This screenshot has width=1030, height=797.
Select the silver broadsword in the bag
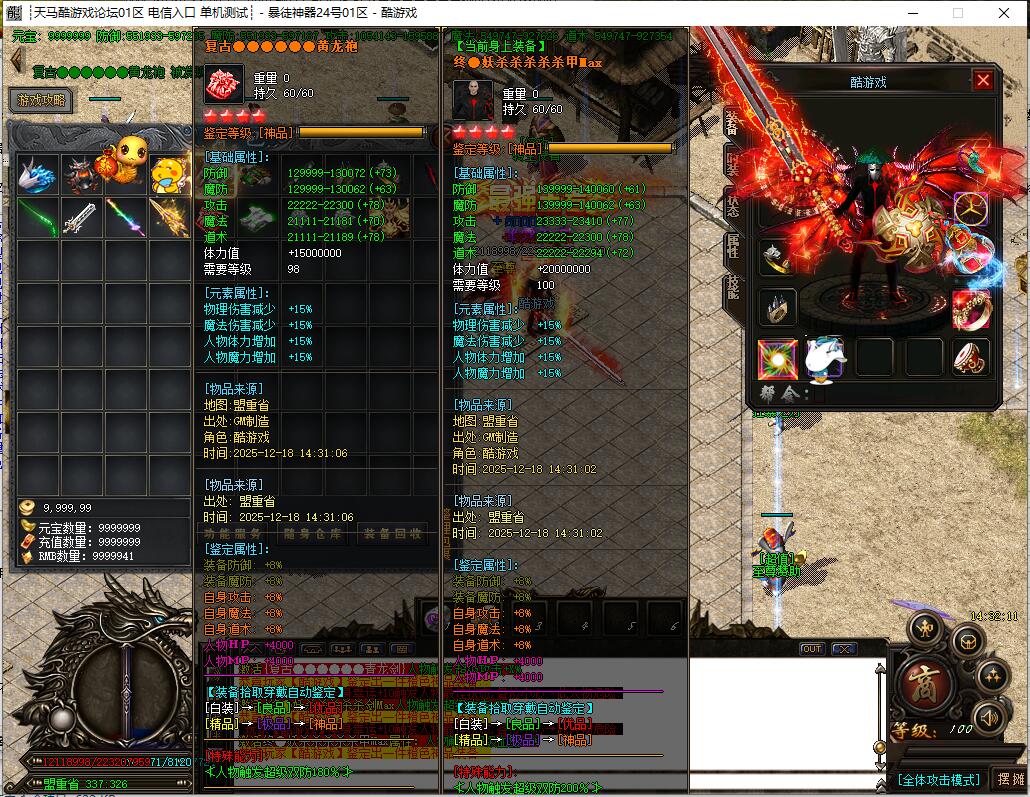[x=81, y=215]
